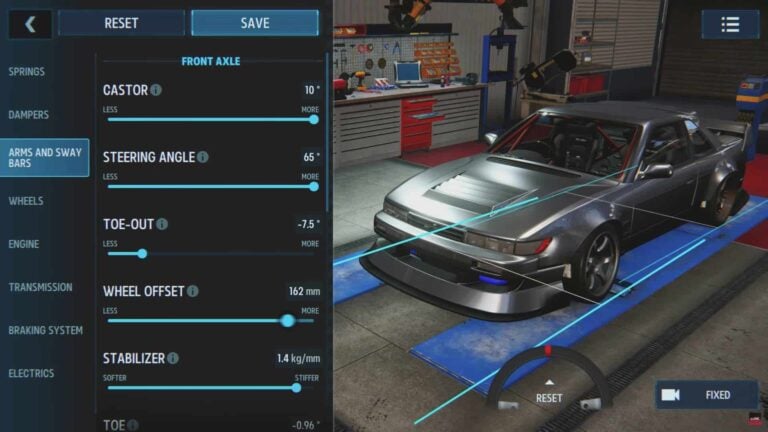Open the Springs tuning category
Image resolution: width=768 pixels, height=432 pixels.
point(27,72)
